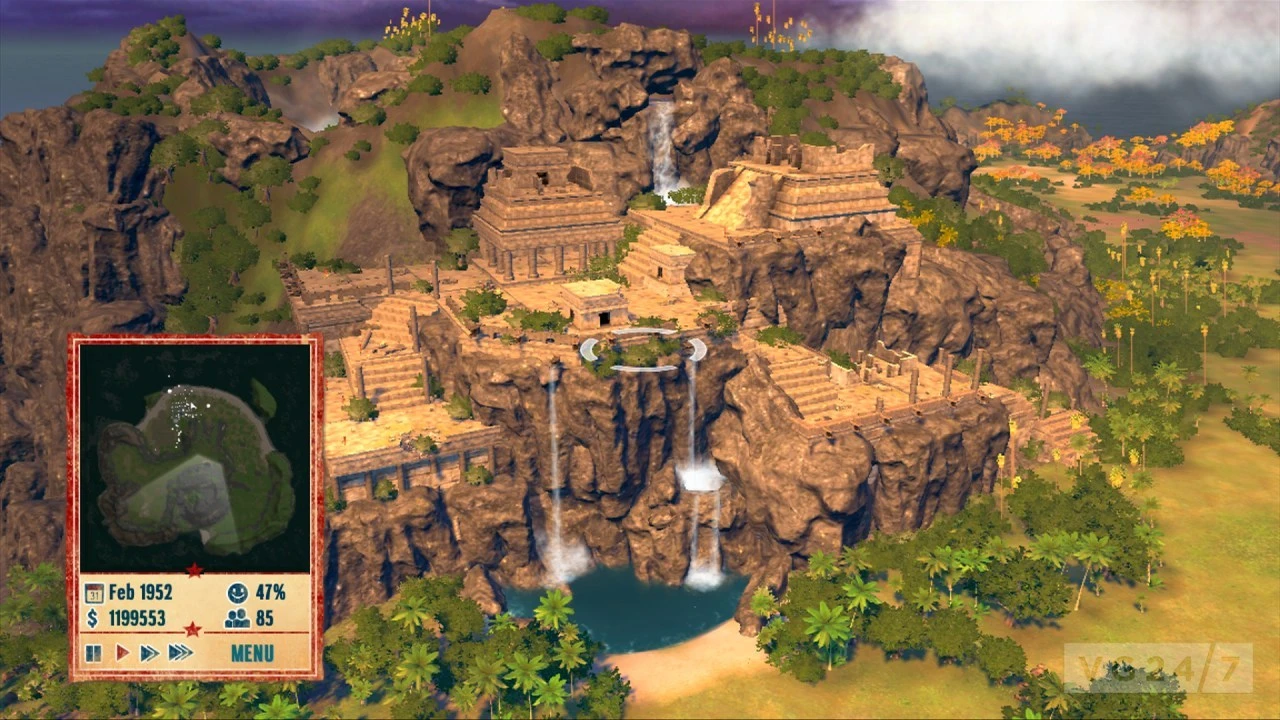Click the red star on the panel divider
The width and height of the screenshot is (1280, 720).
coord(194,630)
